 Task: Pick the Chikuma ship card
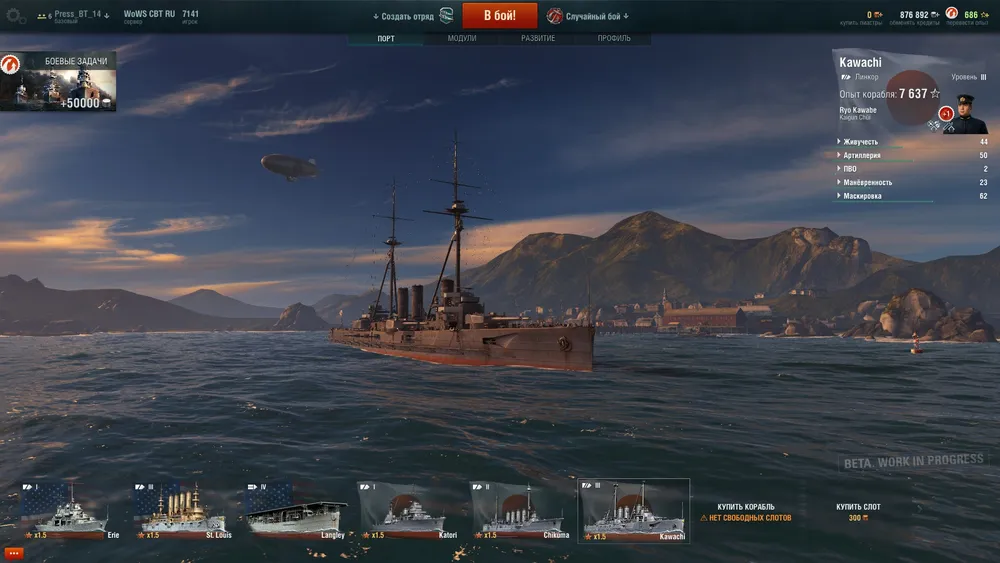tap(519, 511)
